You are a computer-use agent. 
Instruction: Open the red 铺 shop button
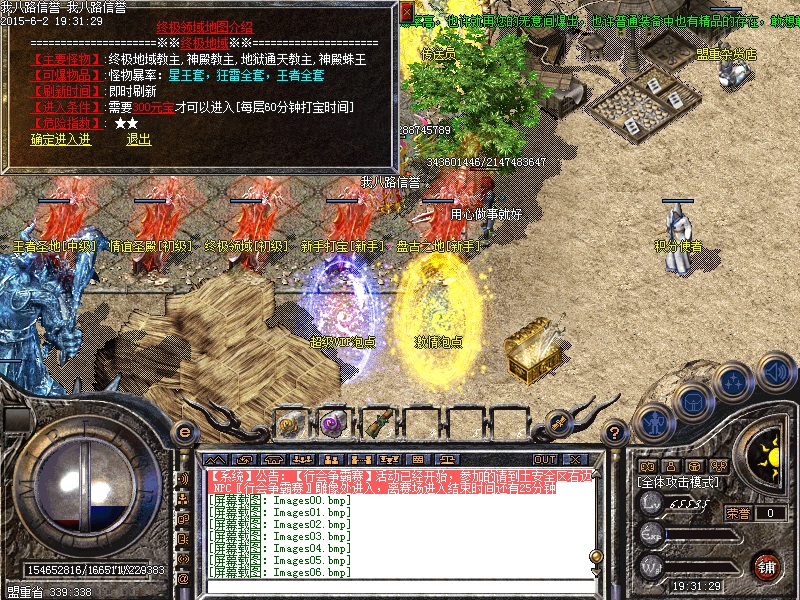(767, 566)
